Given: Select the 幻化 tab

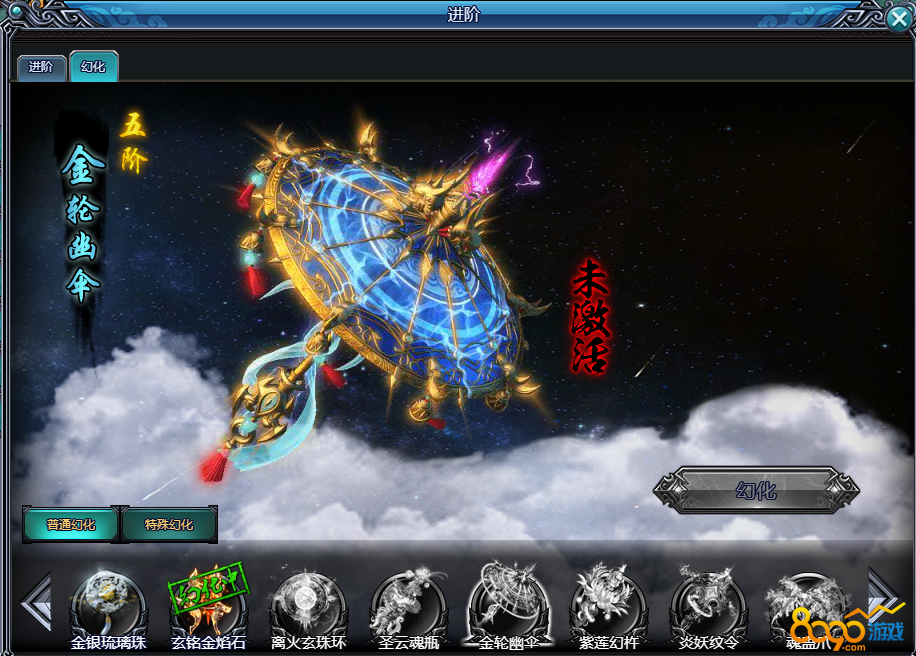Looking at the screenshot, I should pyautogui.click(x=93, y=67).
